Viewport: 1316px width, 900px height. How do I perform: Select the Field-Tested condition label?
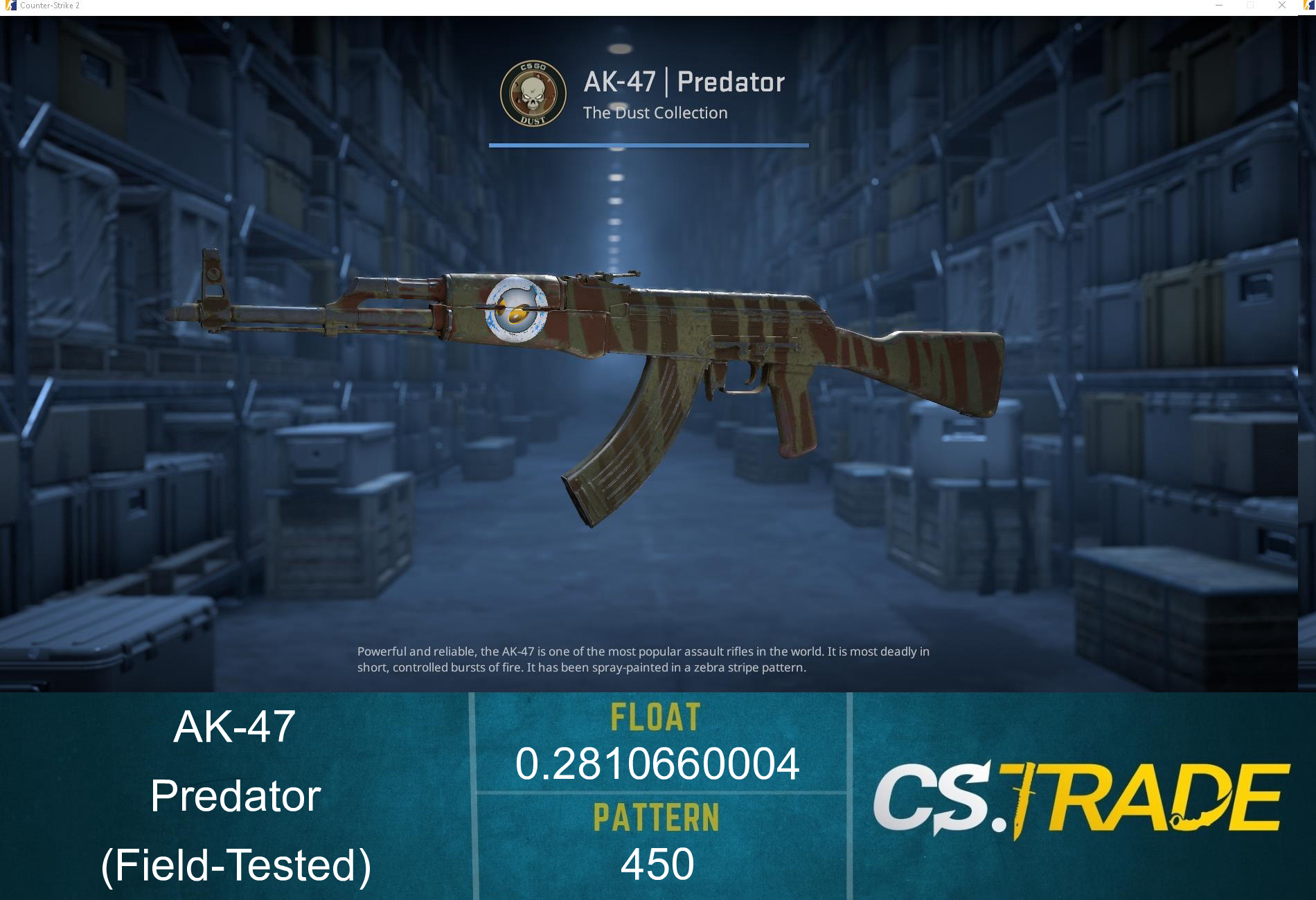(x=238, y=865)
